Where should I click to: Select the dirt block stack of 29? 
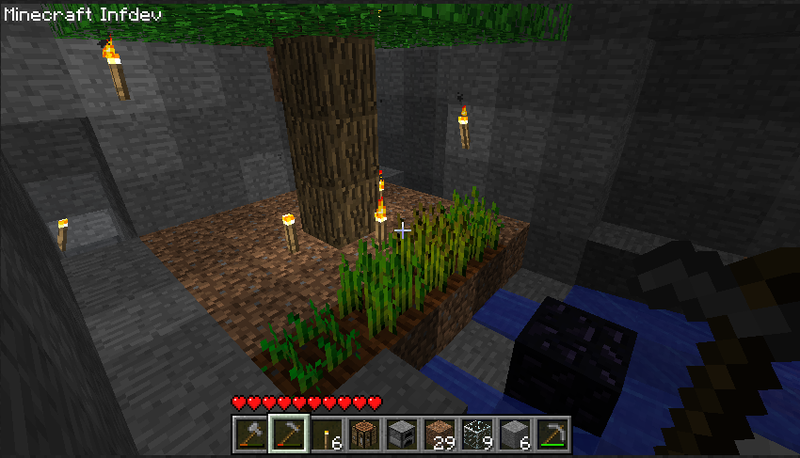point(439,434)
